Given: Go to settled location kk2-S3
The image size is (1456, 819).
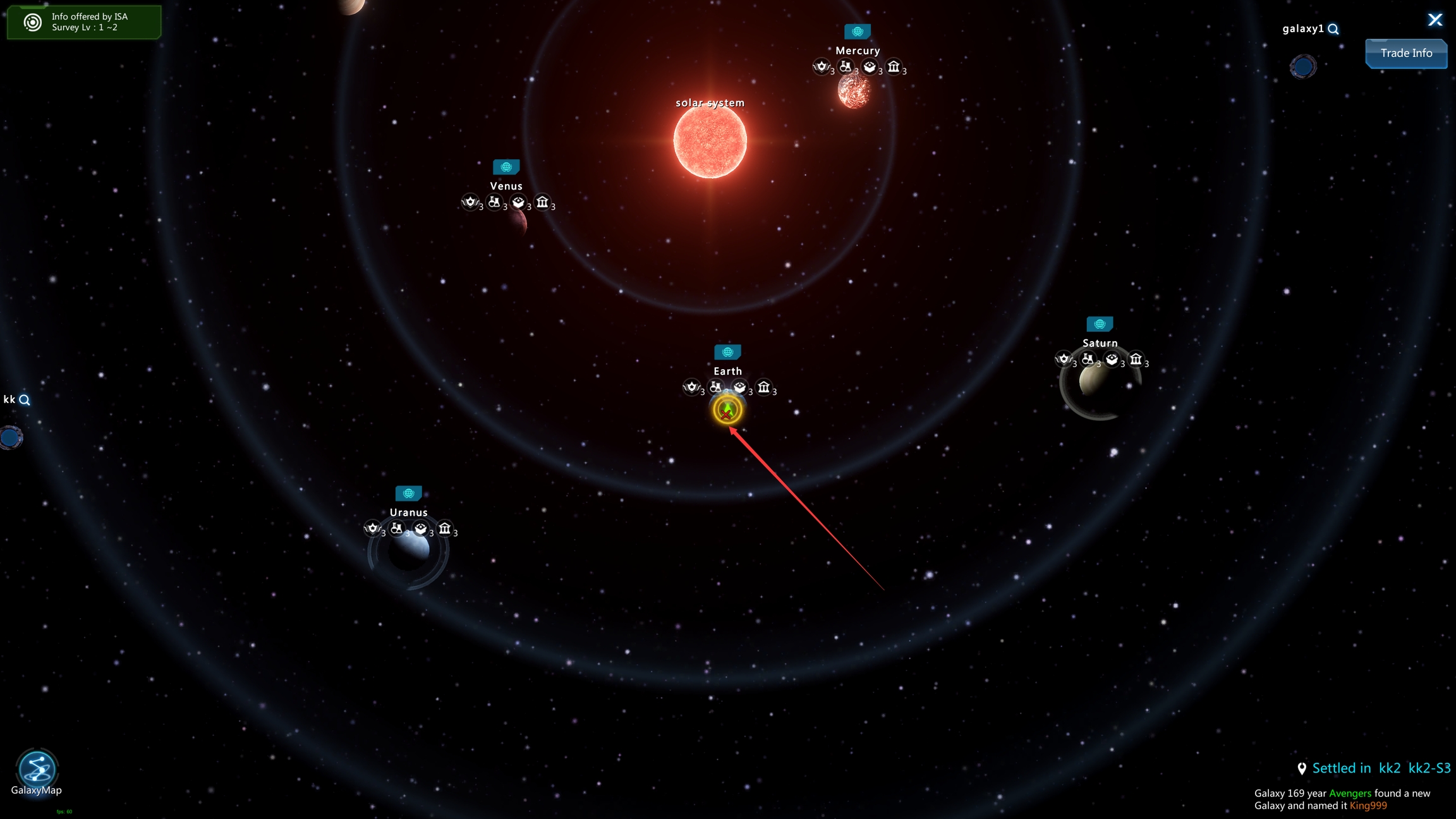Looking at the screenshot, I should point(1429,768).
